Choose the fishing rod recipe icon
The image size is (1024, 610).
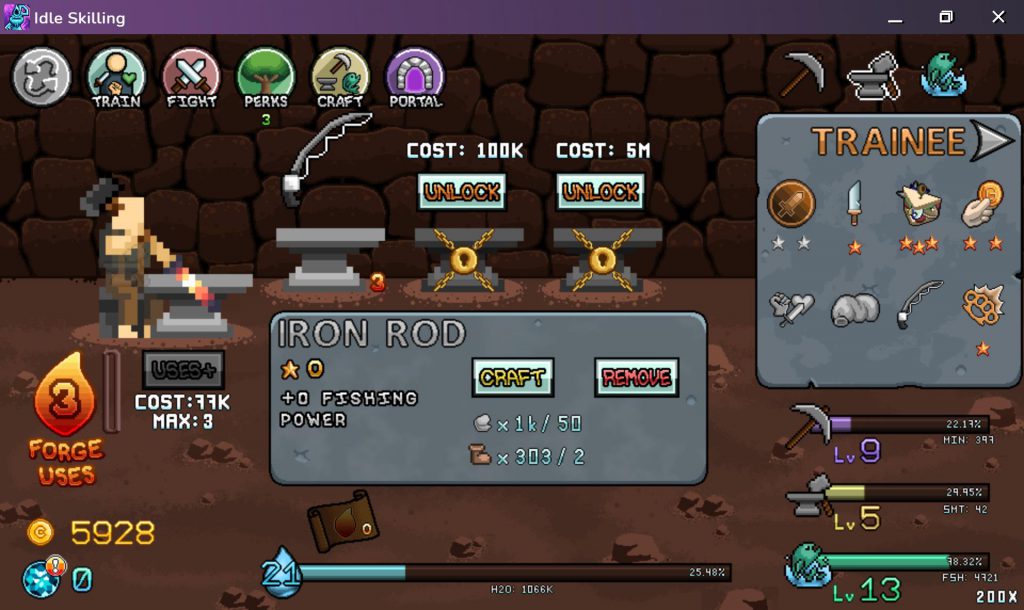point(921,307)
